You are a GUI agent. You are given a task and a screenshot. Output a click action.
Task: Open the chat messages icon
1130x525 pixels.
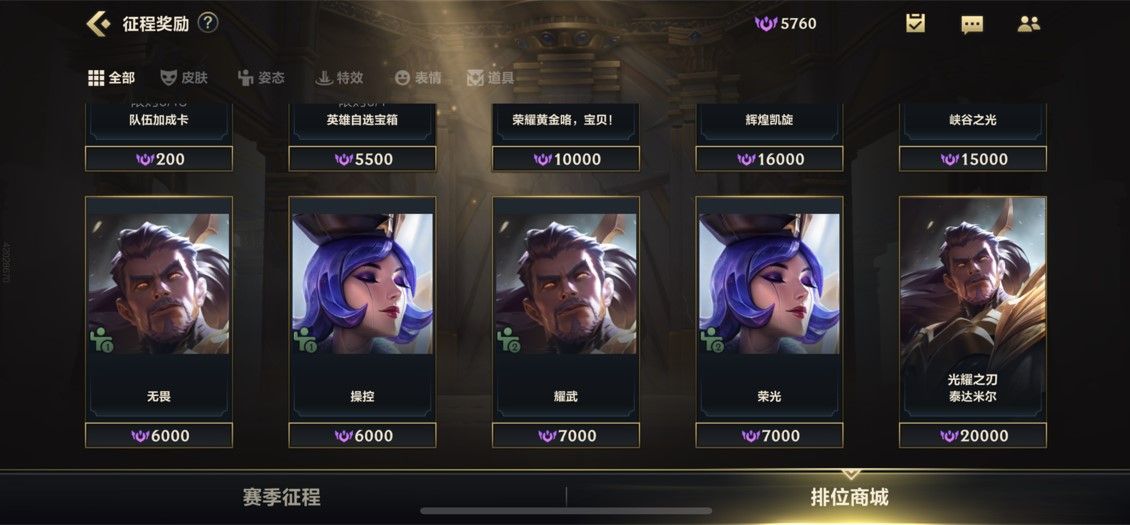(972, 24)
